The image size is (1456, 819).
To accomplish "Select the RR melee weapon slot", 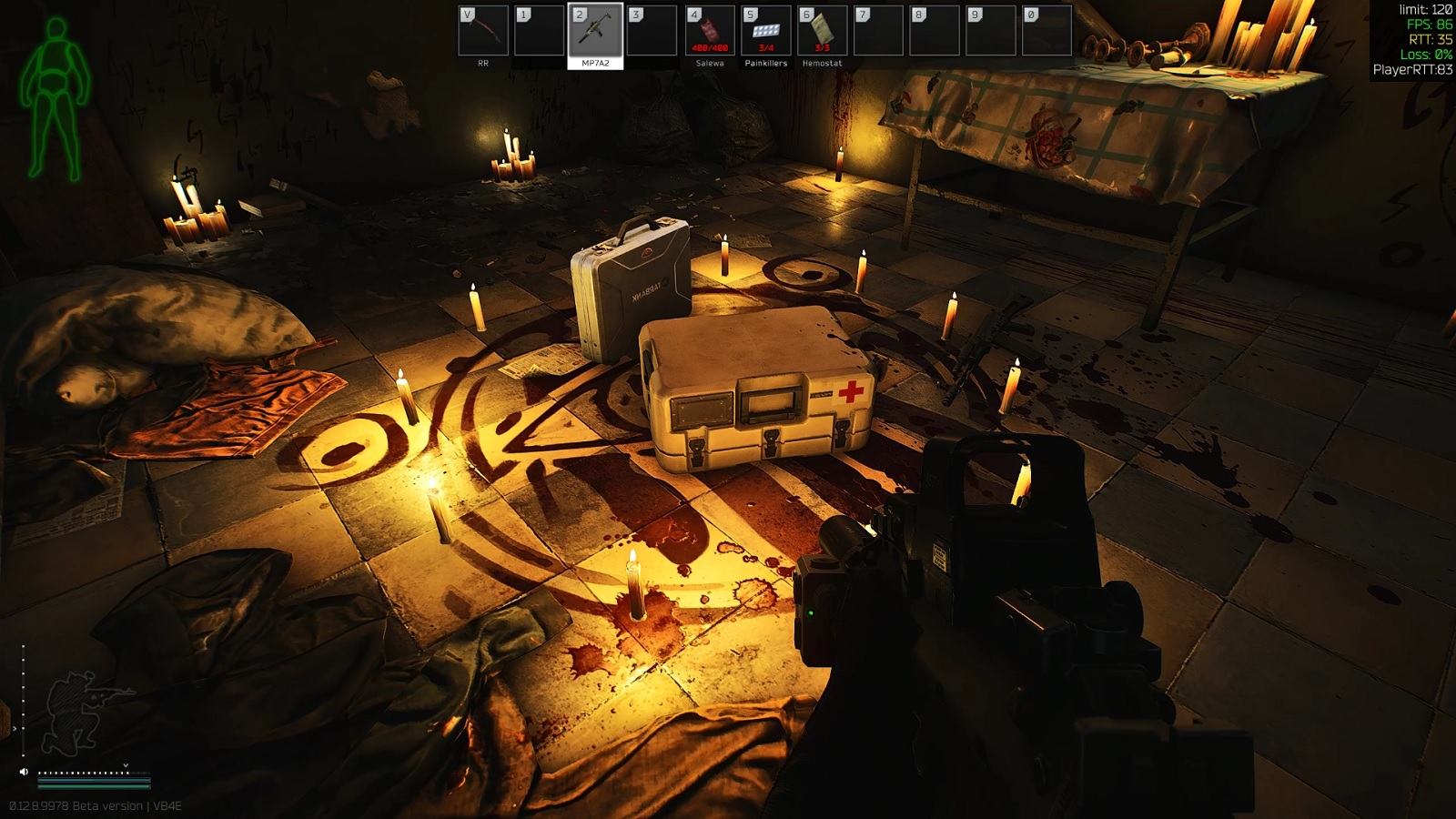I will coord(483,31).
